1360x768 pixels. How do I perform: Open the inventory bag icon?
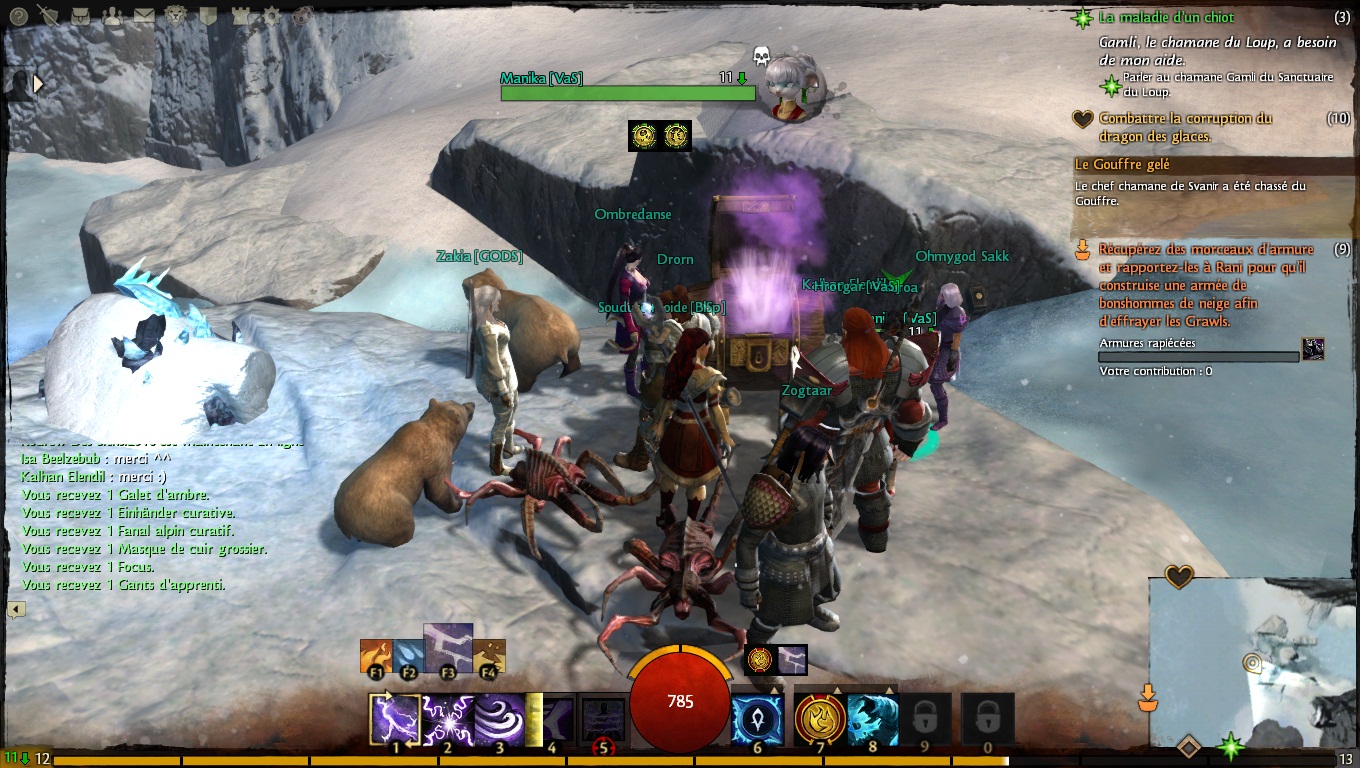click(x=81, y=16)
